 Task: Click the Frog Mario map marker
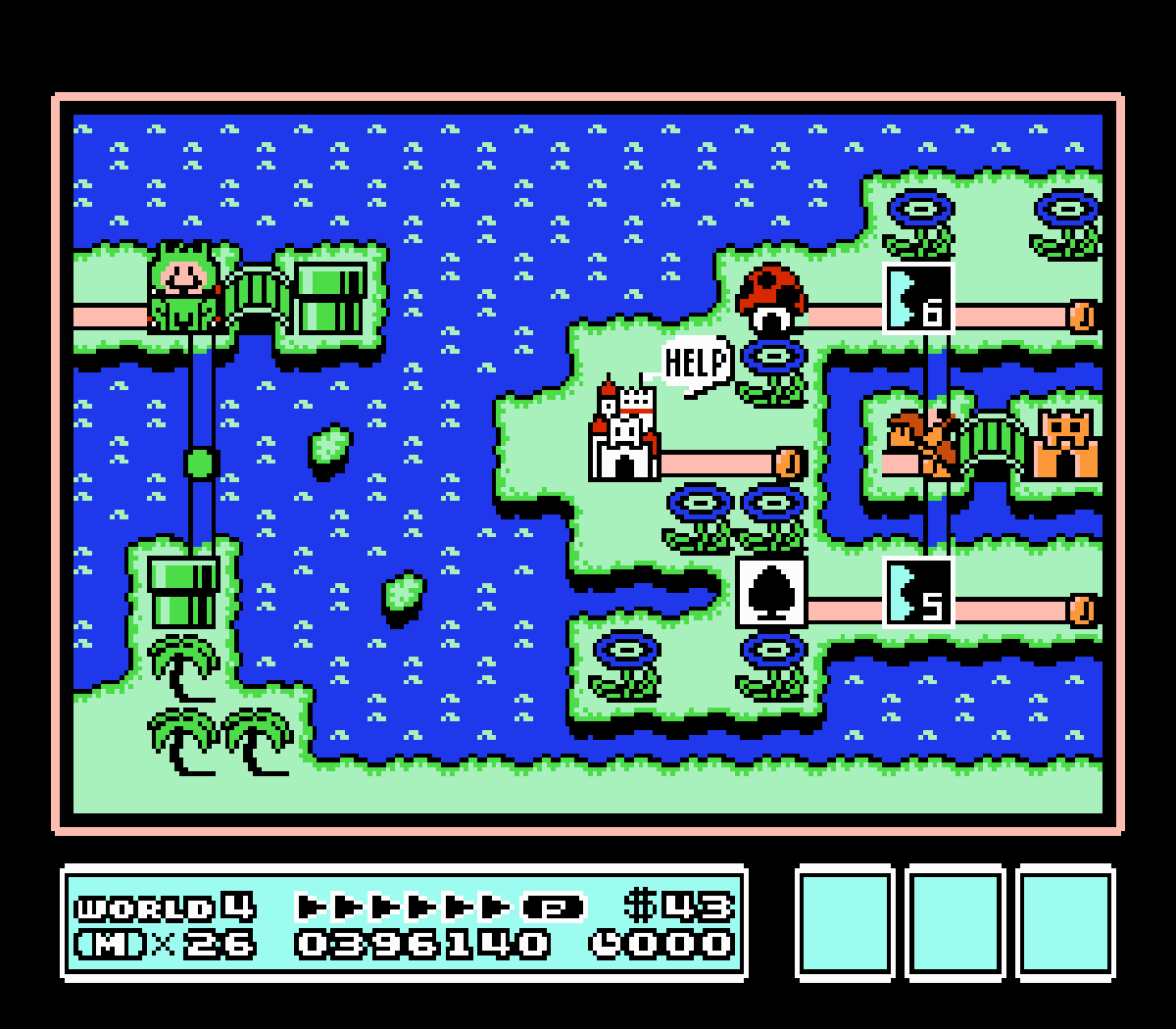[183, 289]
